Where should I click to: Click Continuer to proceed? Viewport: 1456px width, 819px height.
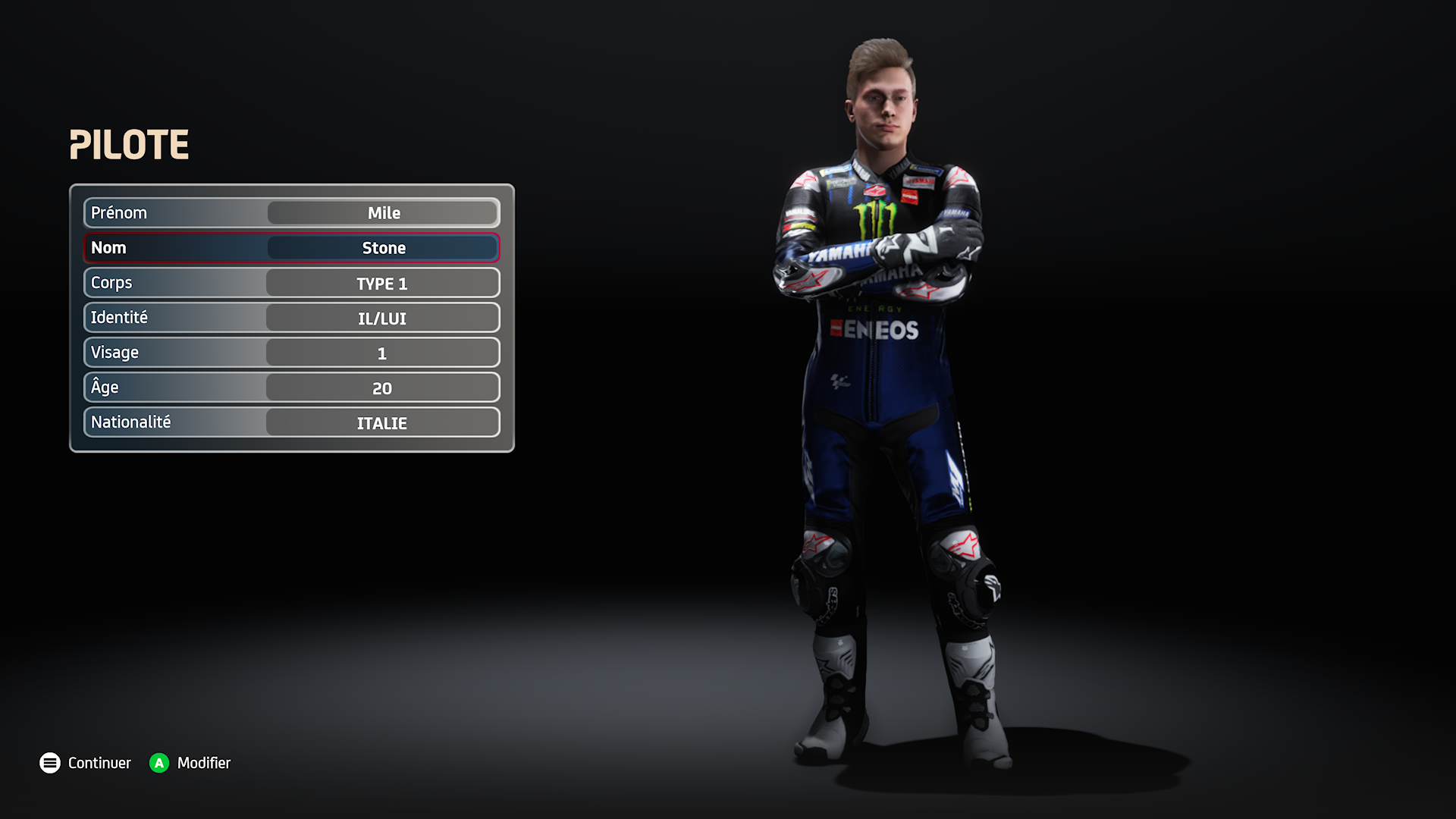(85, 763)
